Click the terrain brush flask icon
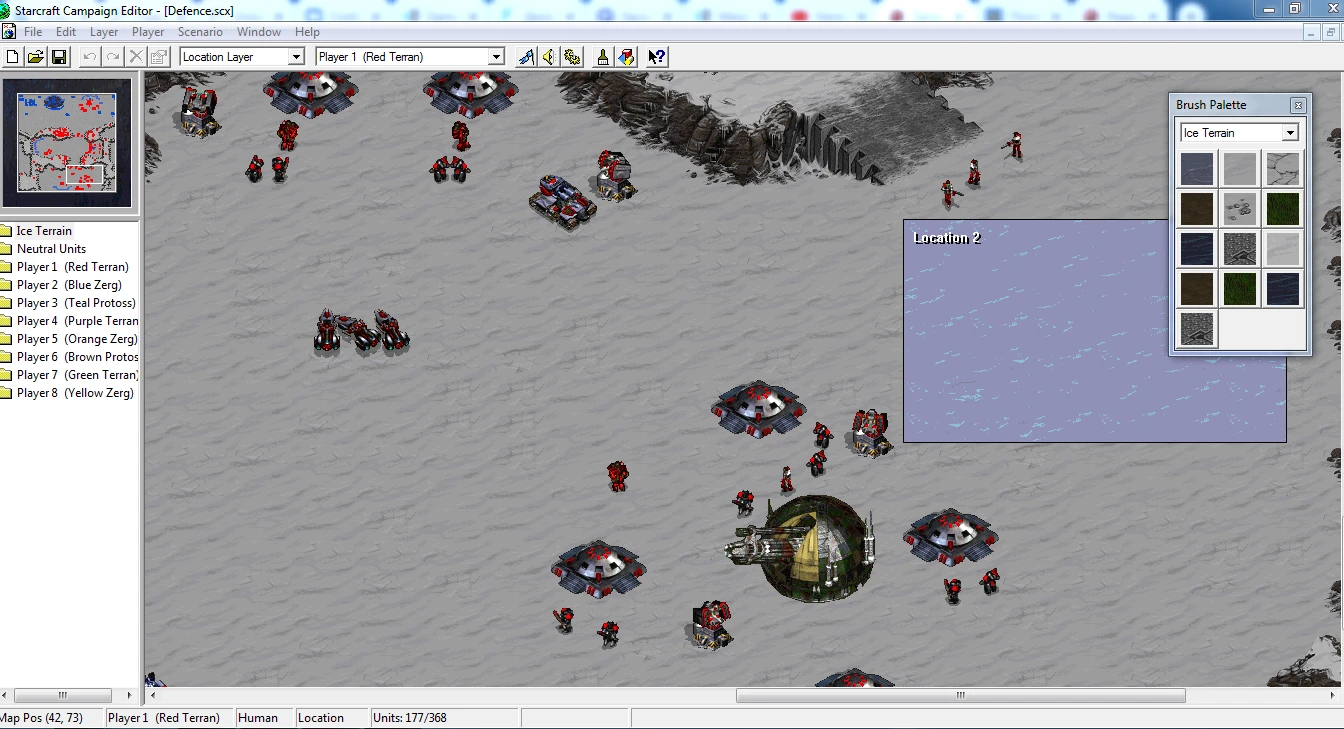The width and height of the screenshot is (1344, 729). click(x=602, y=57)
